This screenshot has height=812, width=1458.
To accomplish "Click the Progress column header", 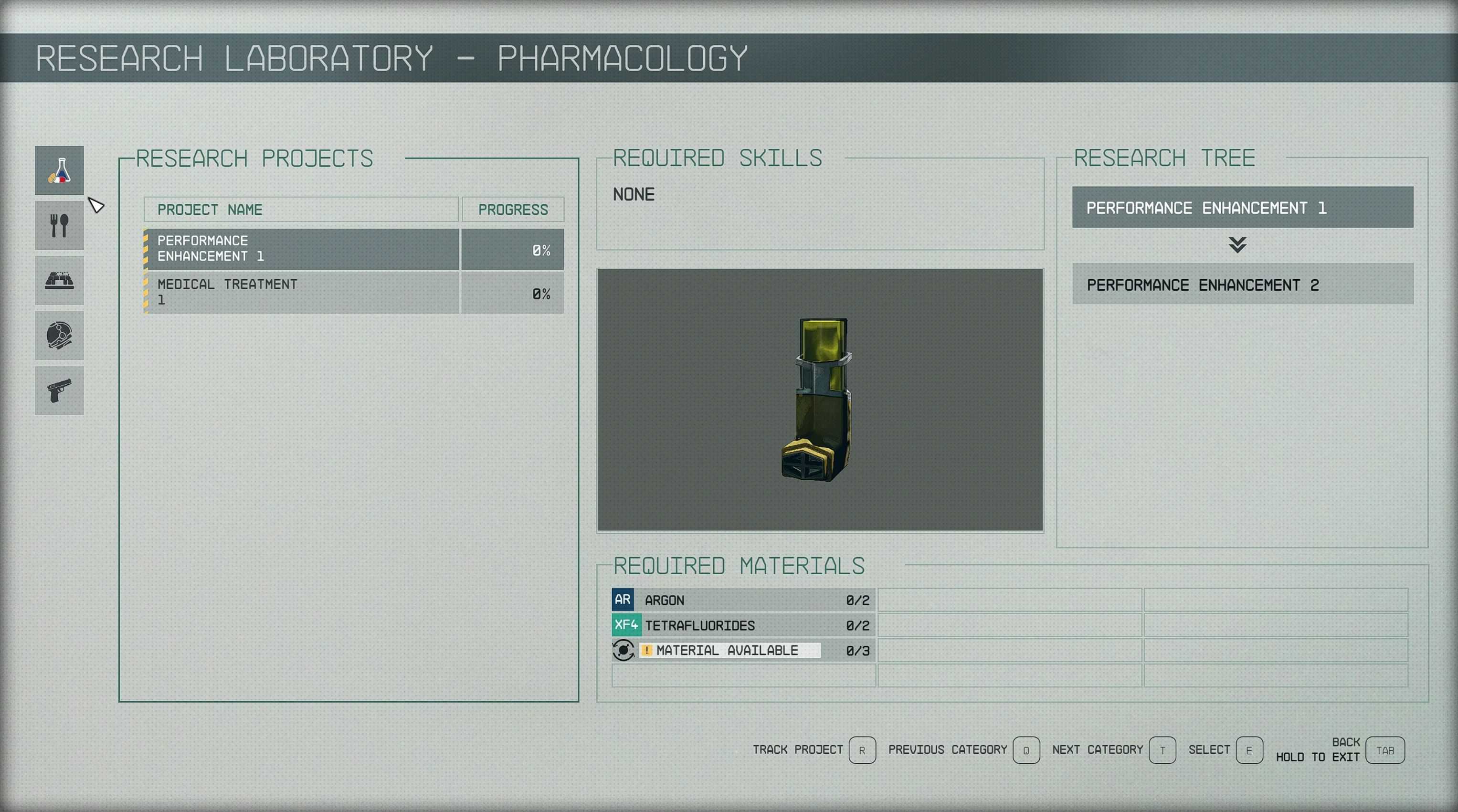I will tap(513, 210).
